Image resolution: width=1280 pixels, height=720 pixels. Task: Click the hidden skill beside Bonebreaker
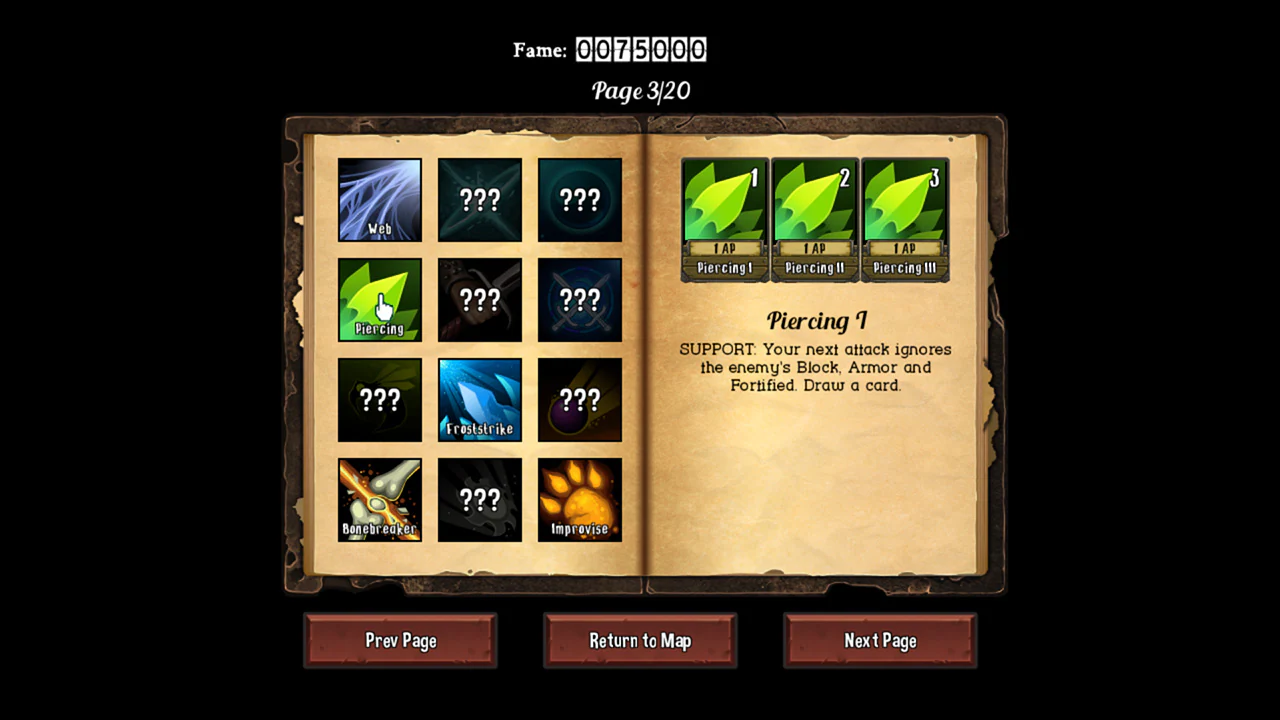(479, 499)
